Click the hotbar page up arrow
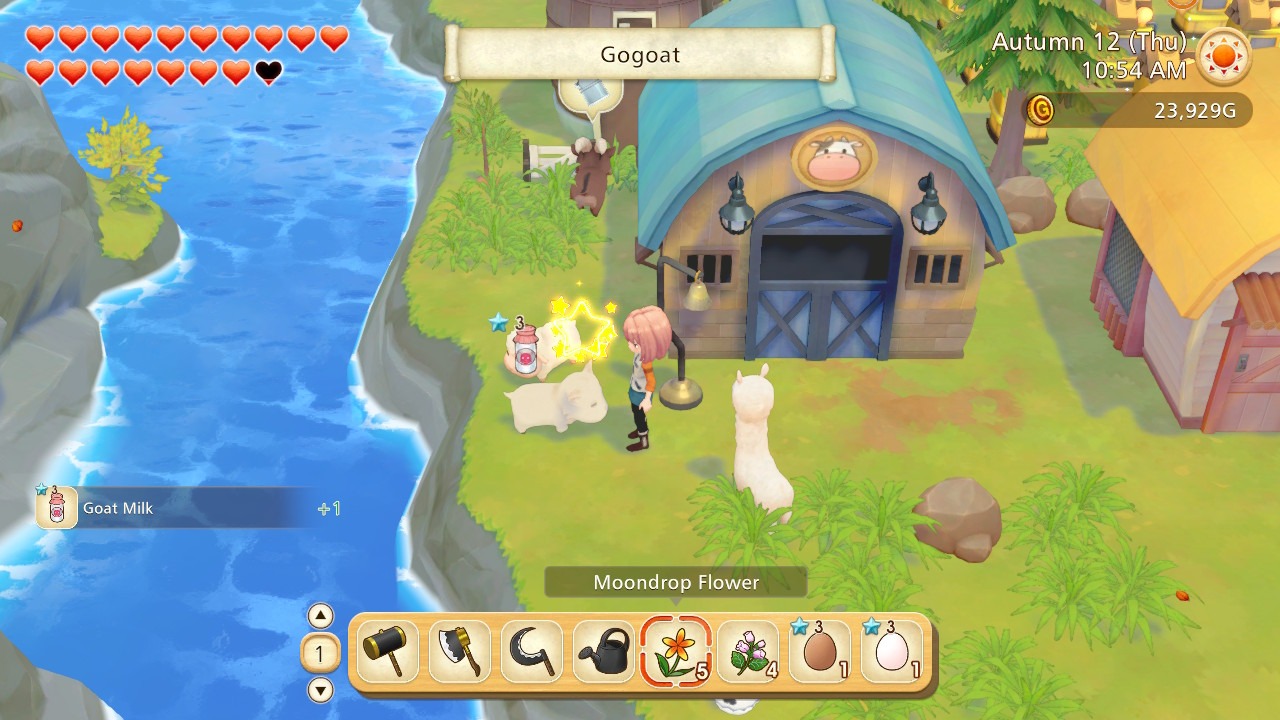1280x720 pixels. [x=320, y=616]
